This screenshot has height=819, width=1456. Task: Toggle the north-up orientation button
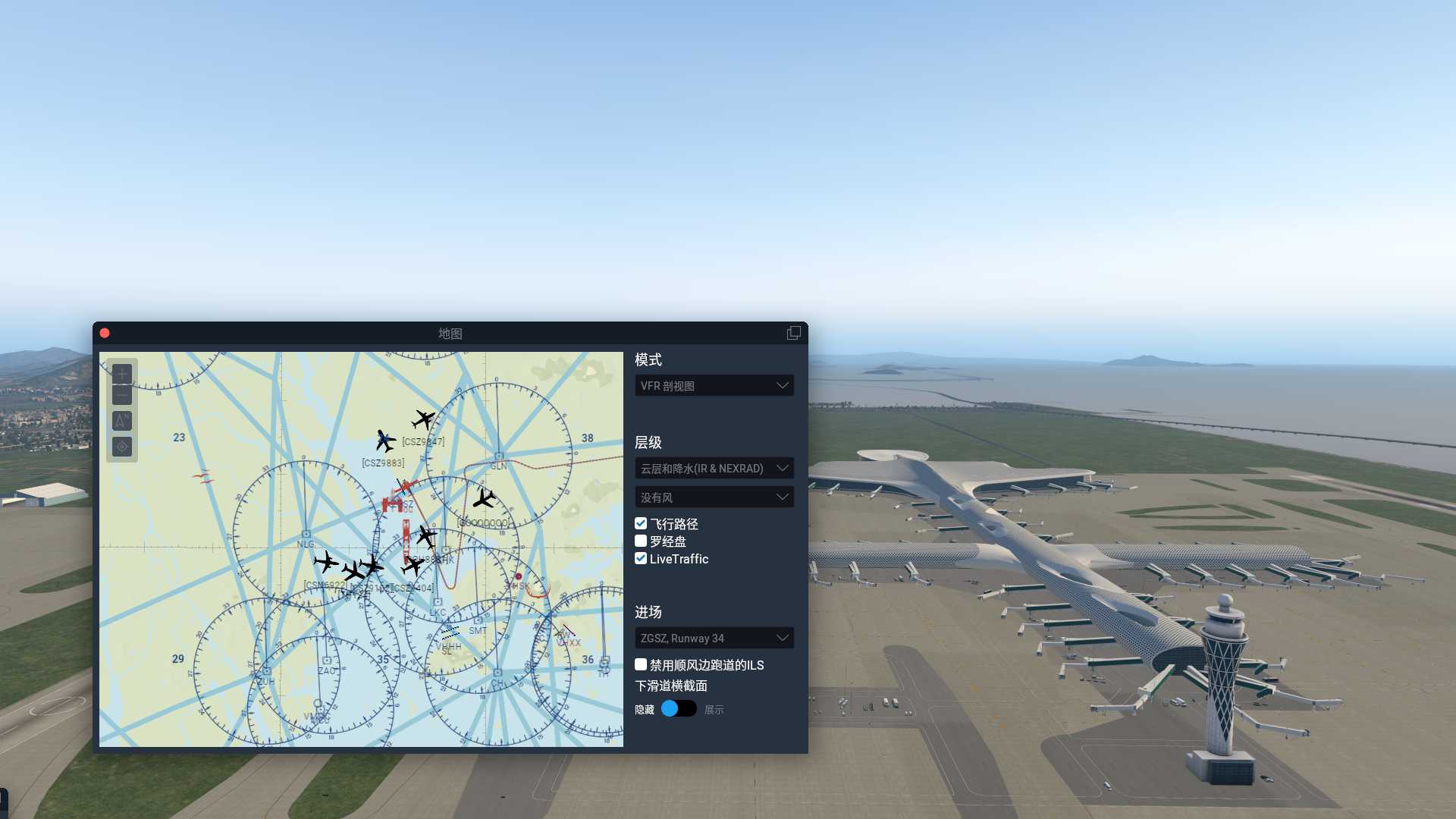tap(122, 421)
